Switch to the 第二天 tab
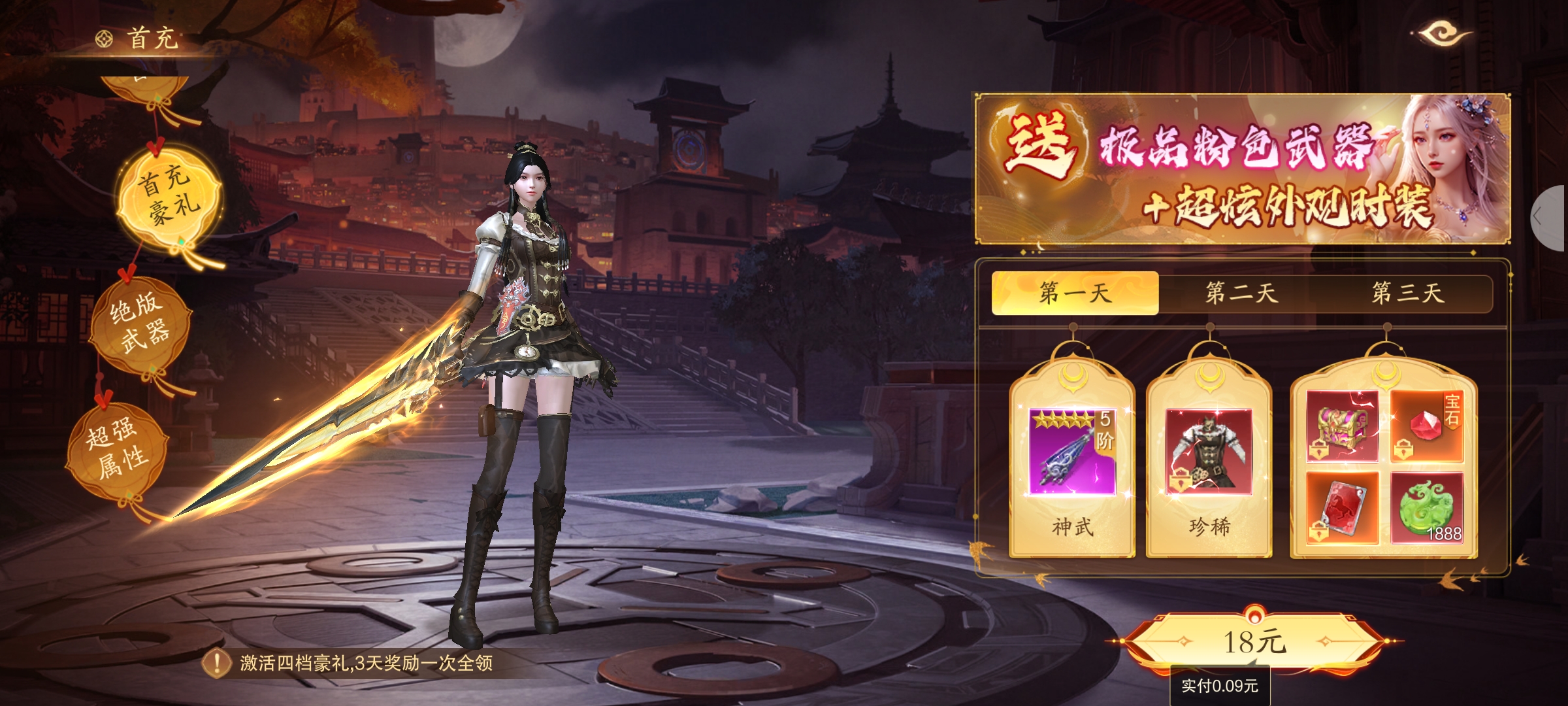Viewport: 1568px width, 706px height. click(1241, 293)
